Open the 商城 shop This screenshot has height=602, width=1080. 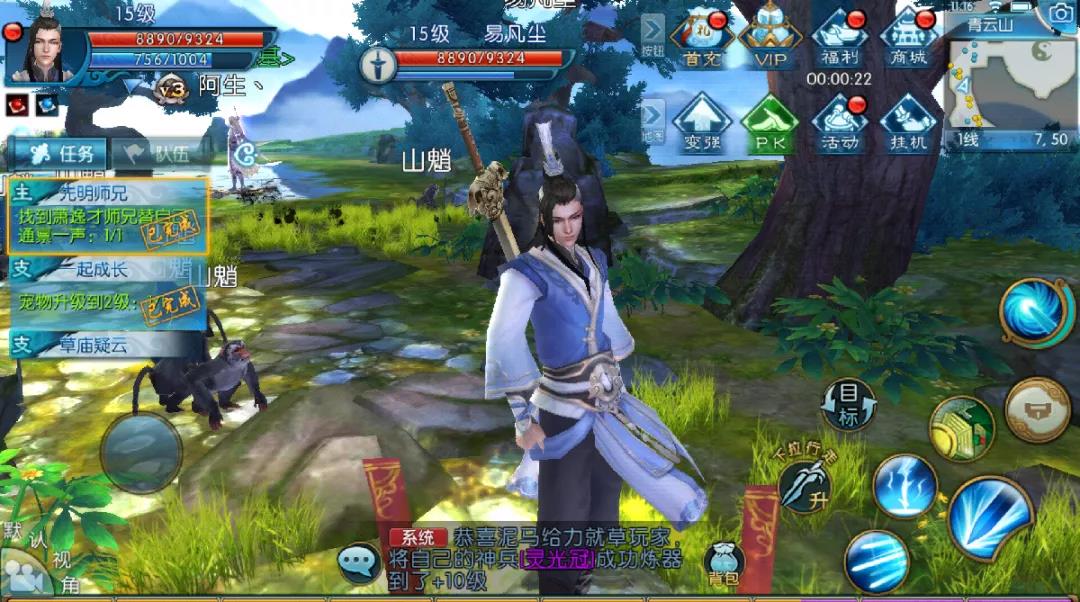[x=909, y=38]
